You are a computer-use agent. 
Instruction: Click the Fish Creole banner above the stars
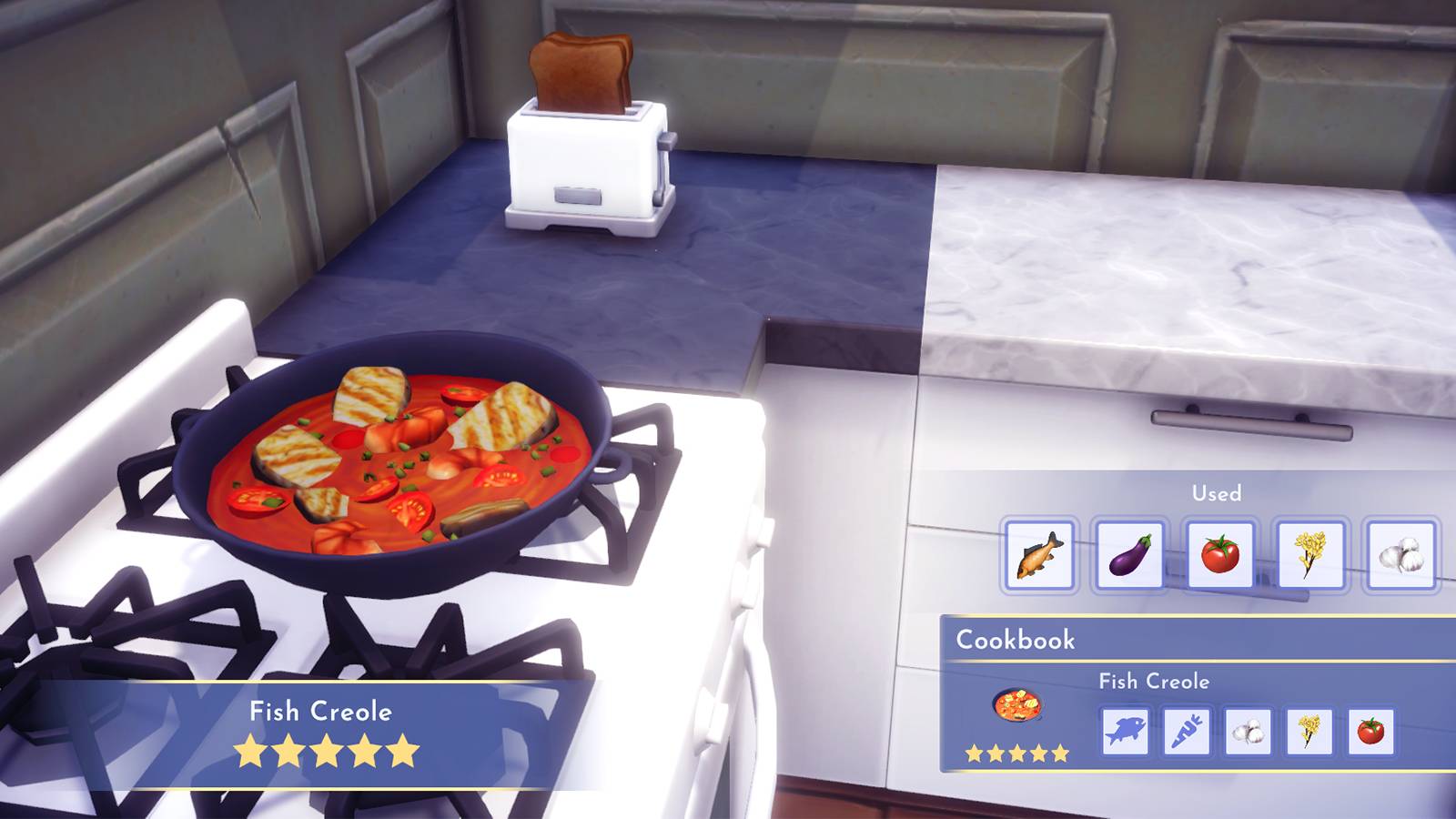323,713
